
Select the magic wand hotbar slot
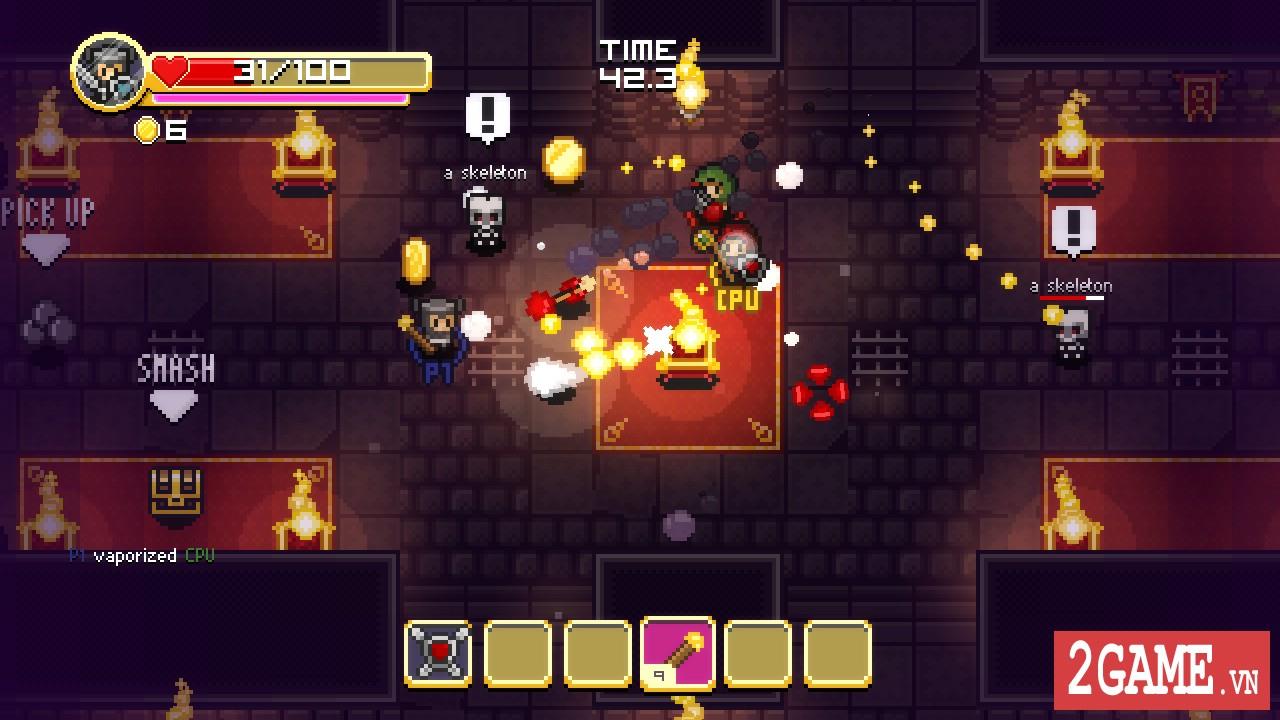(678, 652)
